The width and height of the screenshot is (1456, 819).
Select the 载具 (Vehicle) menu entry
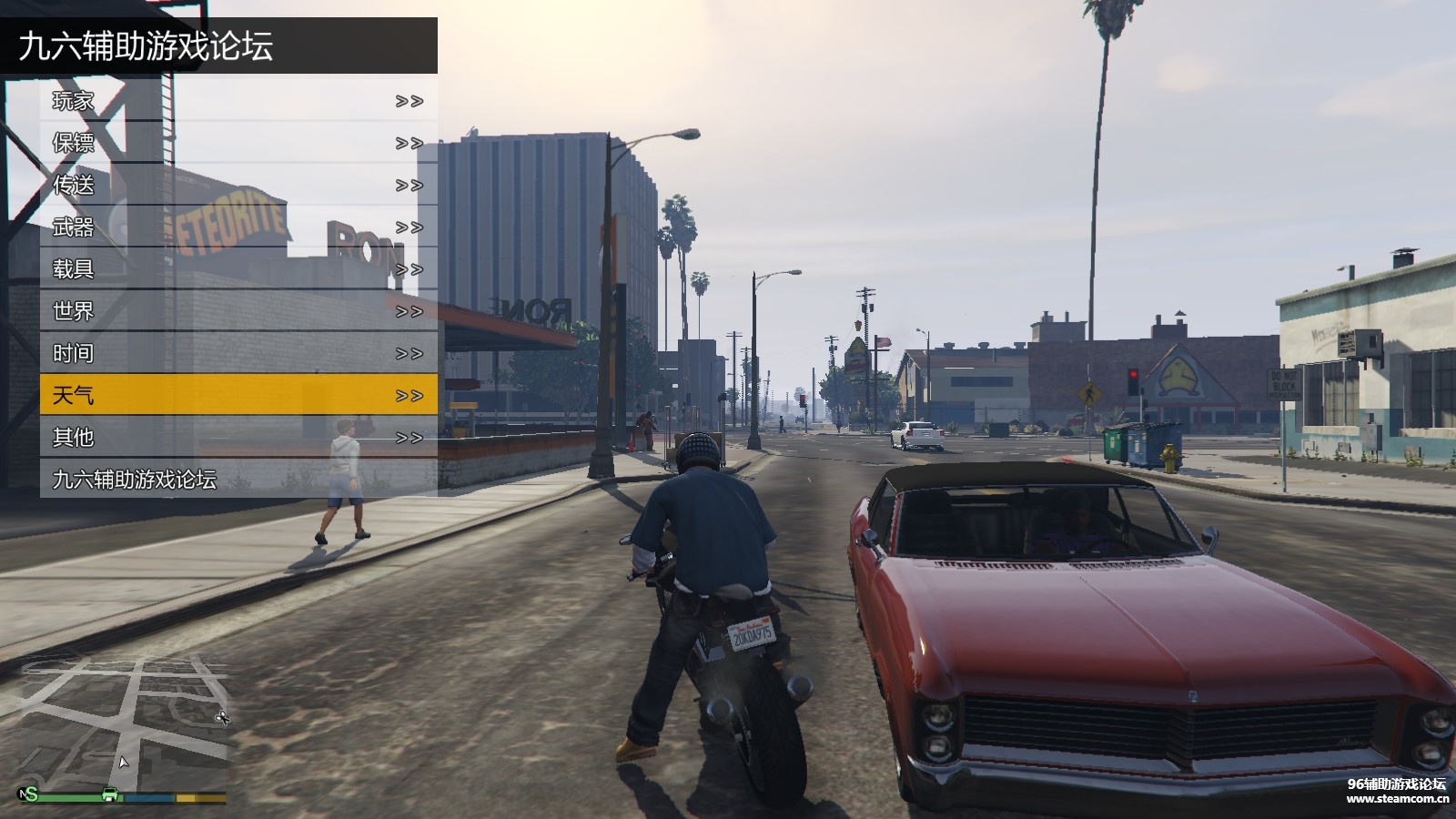238,268
